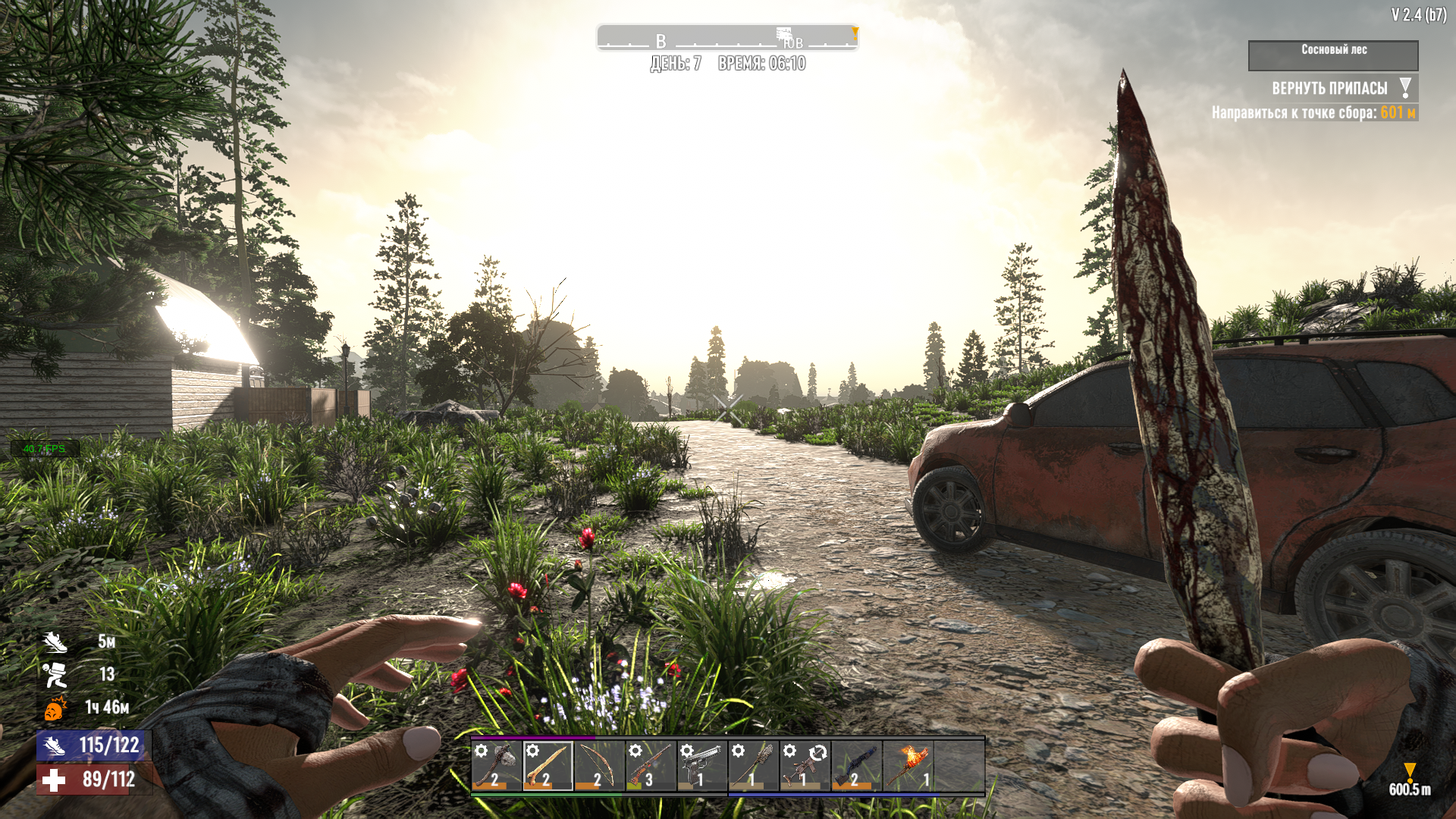The height and width of the screenshot is (819, 1456).
Task: Select the blue shotgun hotbar slot
Action: click(857, 766)
